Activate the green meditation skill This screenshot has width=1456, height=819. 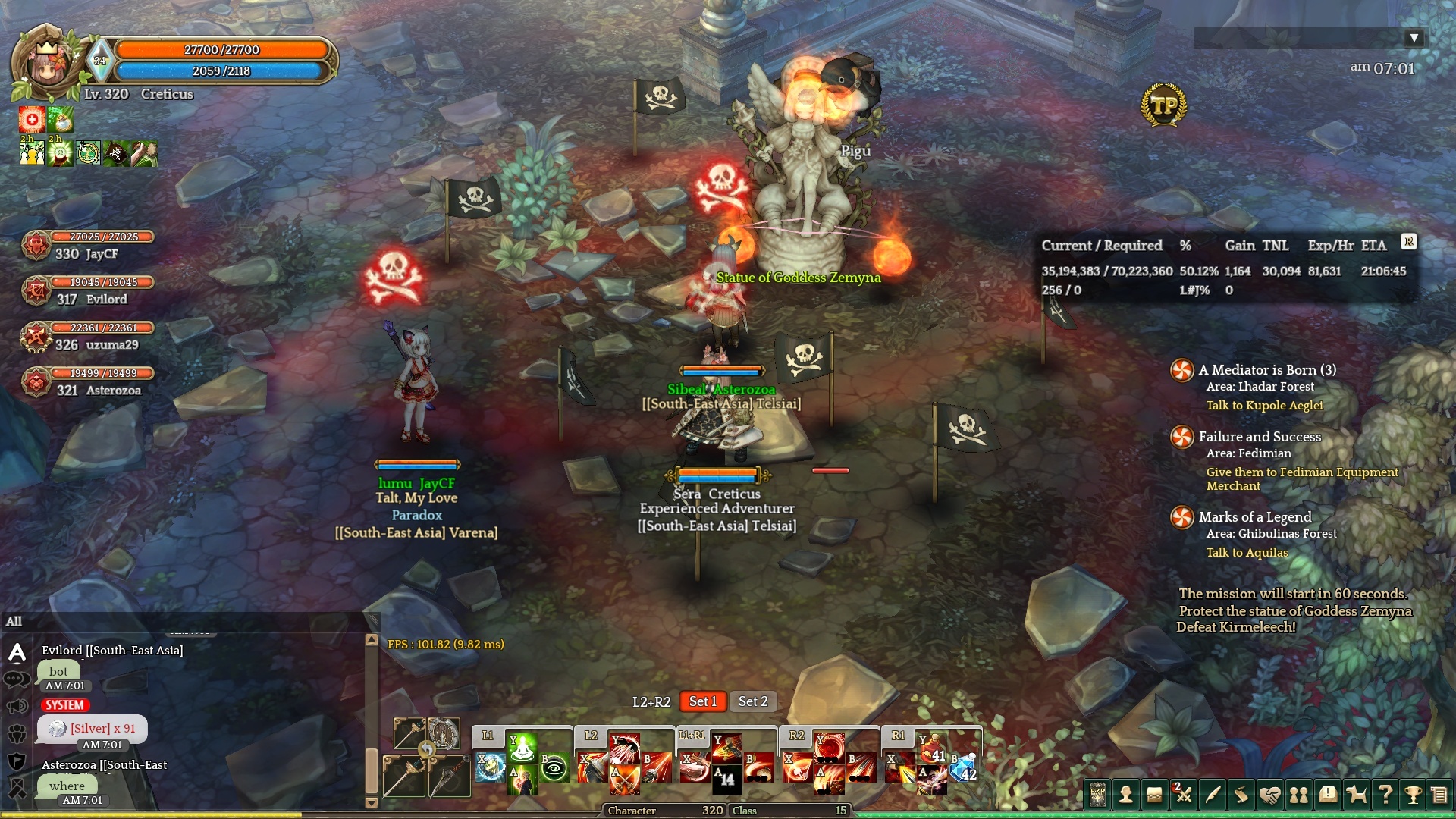click(522, 748)
